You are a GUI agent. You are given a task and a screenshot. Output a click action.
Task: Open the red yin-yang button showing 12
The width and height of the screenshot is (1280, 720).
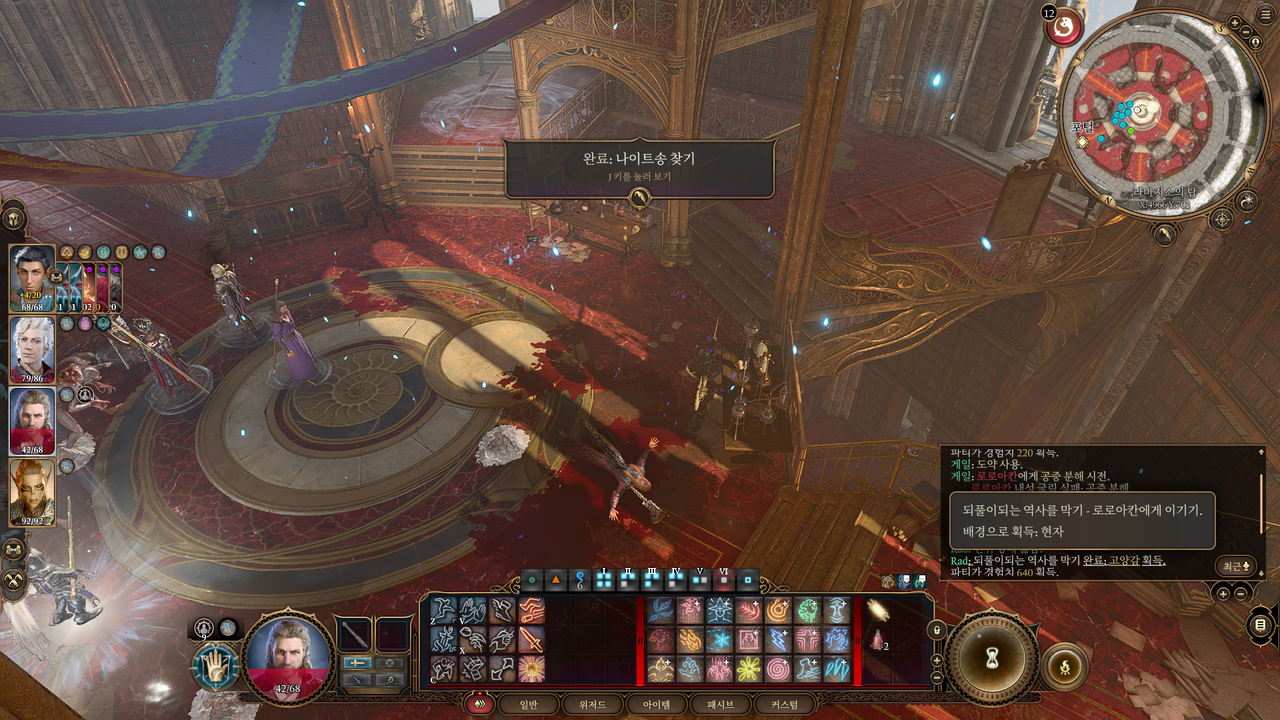click(1062, 26)
